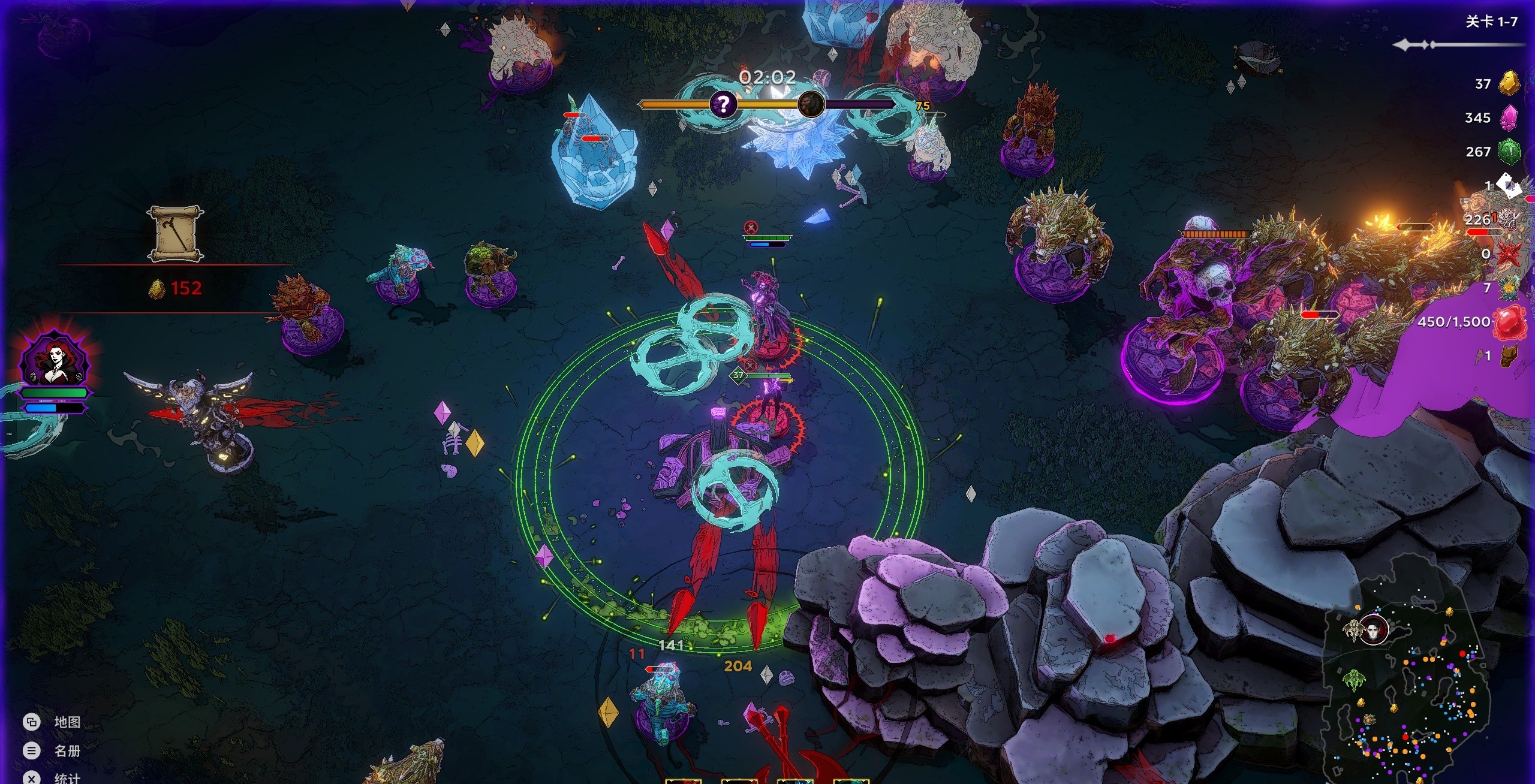
Task: Click the pink crystal resource icon
Action: click(1509, 117)
